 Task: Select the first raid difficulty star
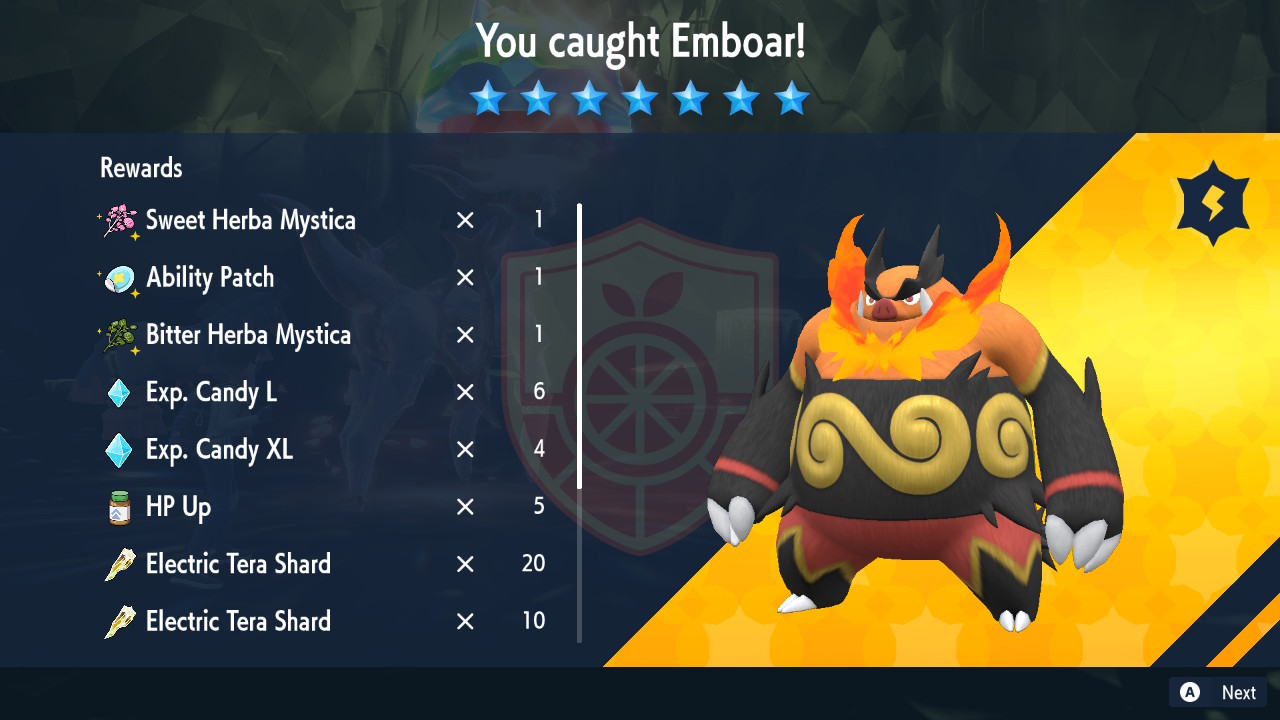[487, 98]
